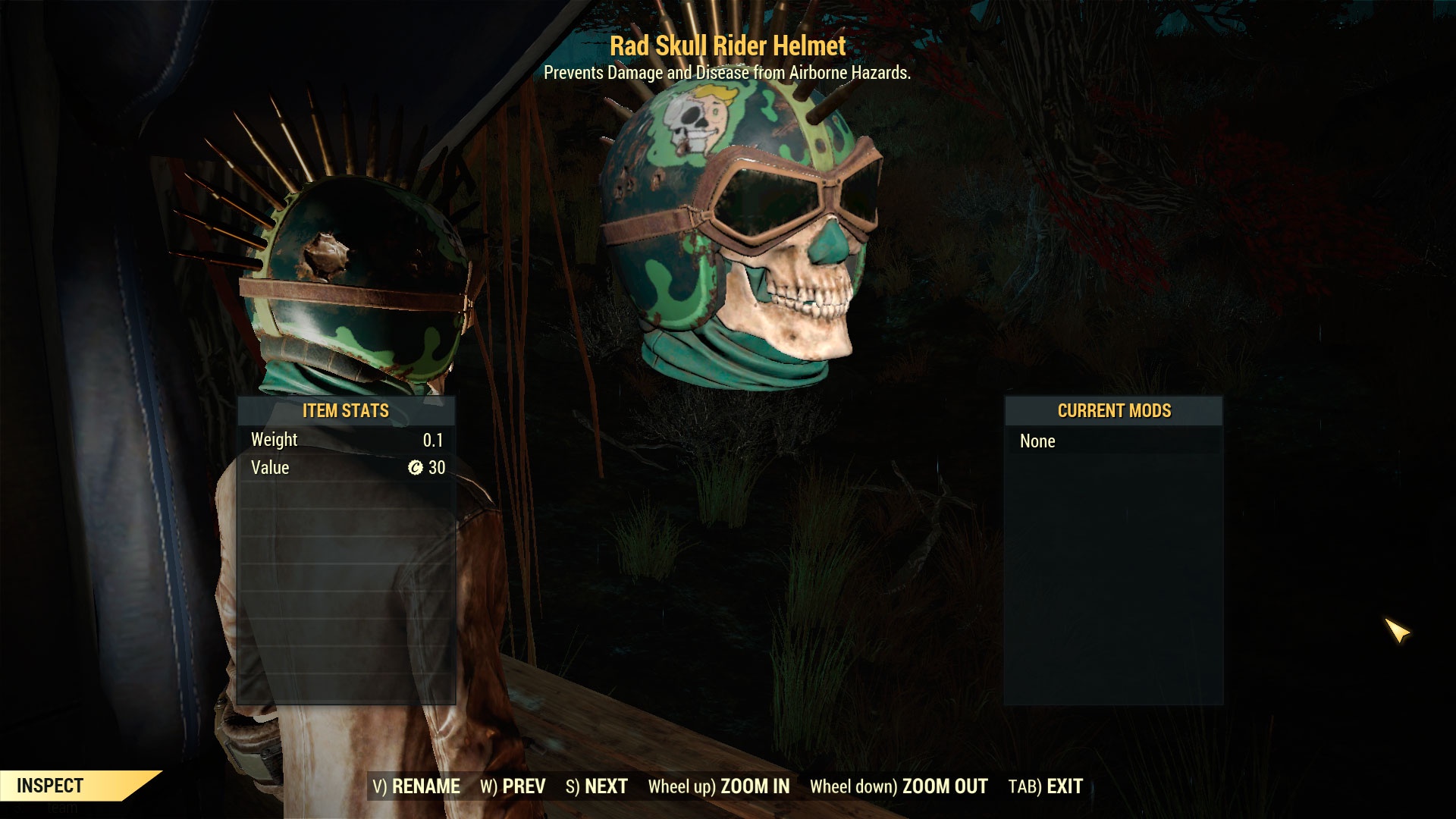This screenshot has width=1456, height=819.
Task: Go back using the PREV command
Action: (x=513, y=786)
